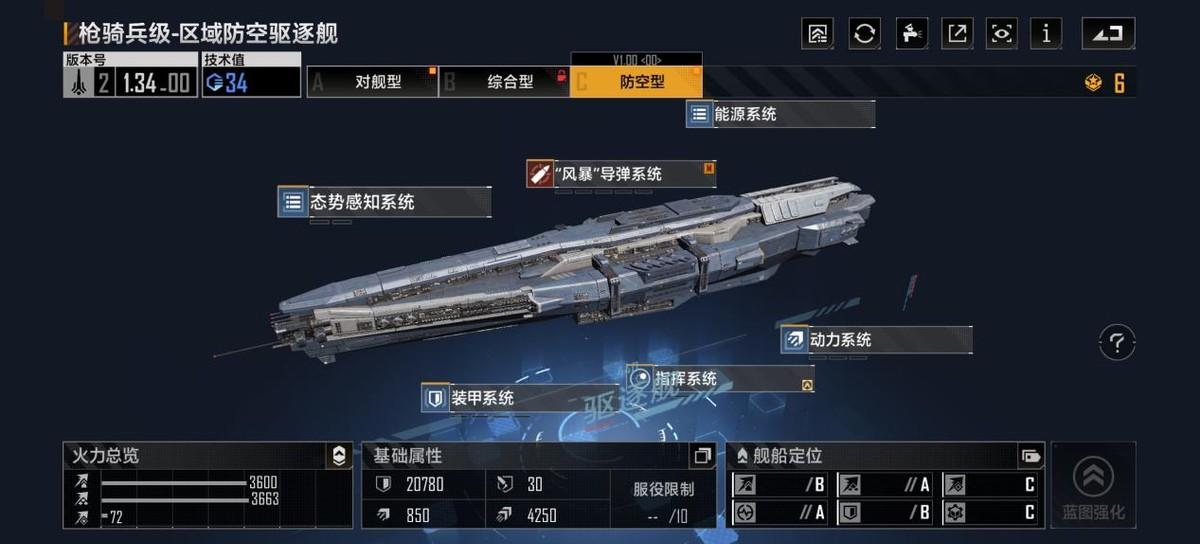Open the upgrade list chevron icon

tap(817, 33)
